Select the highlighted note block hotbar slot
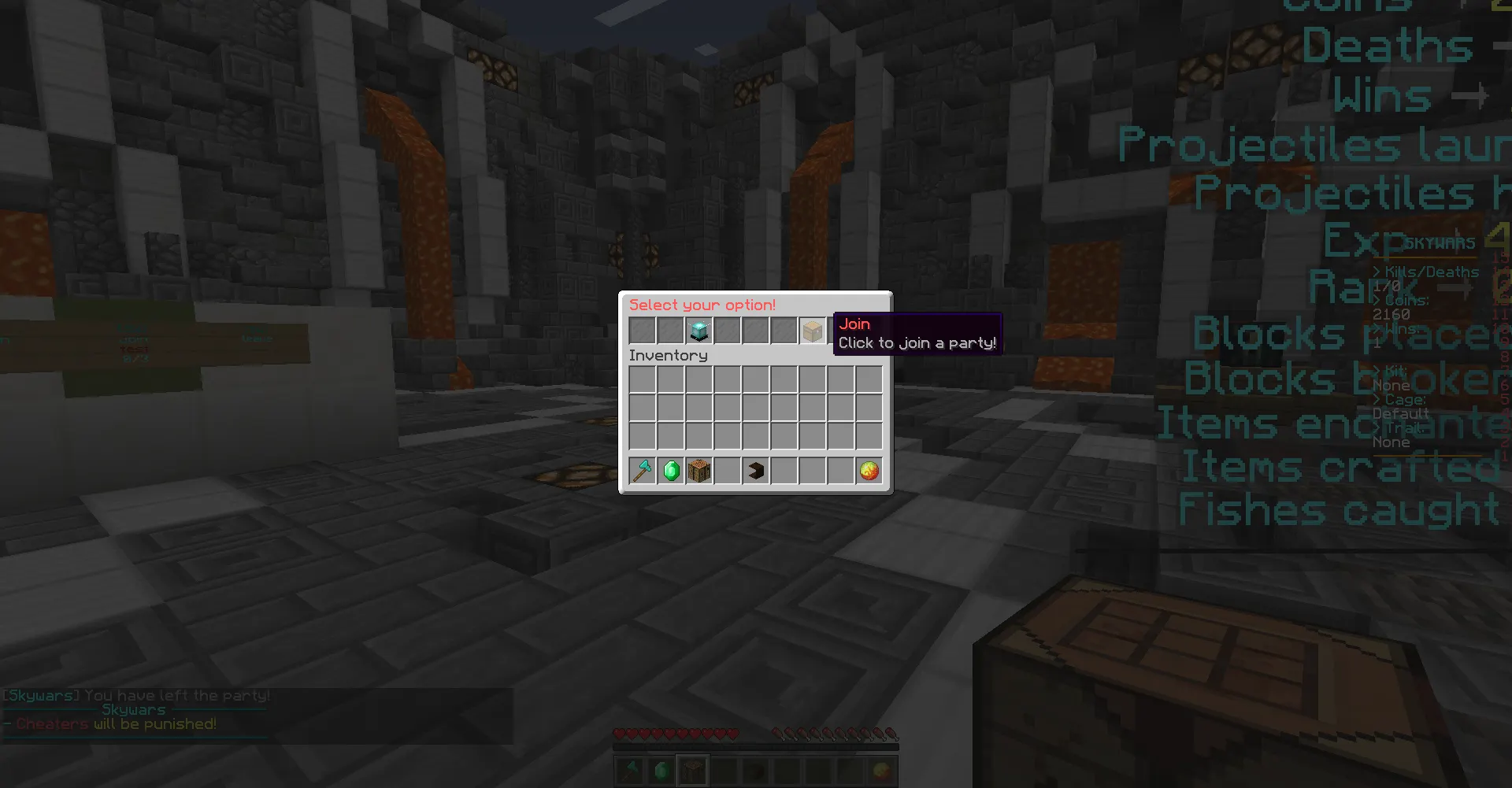Image resolution: width=1512 pixels, height=788 pixels. click(x=691, y=769)
